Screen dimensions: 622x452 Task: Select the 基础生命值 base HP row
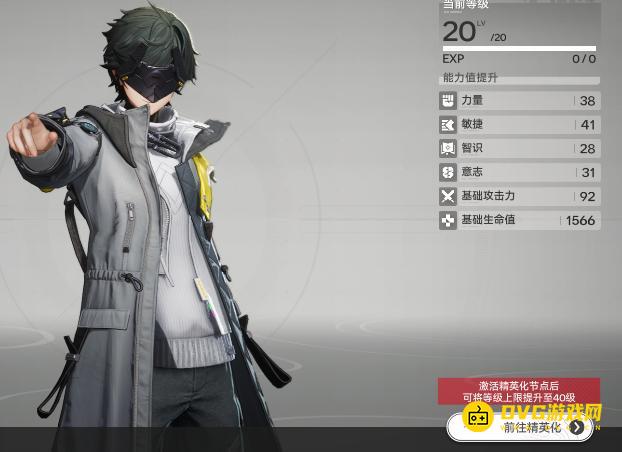[519, 221]
